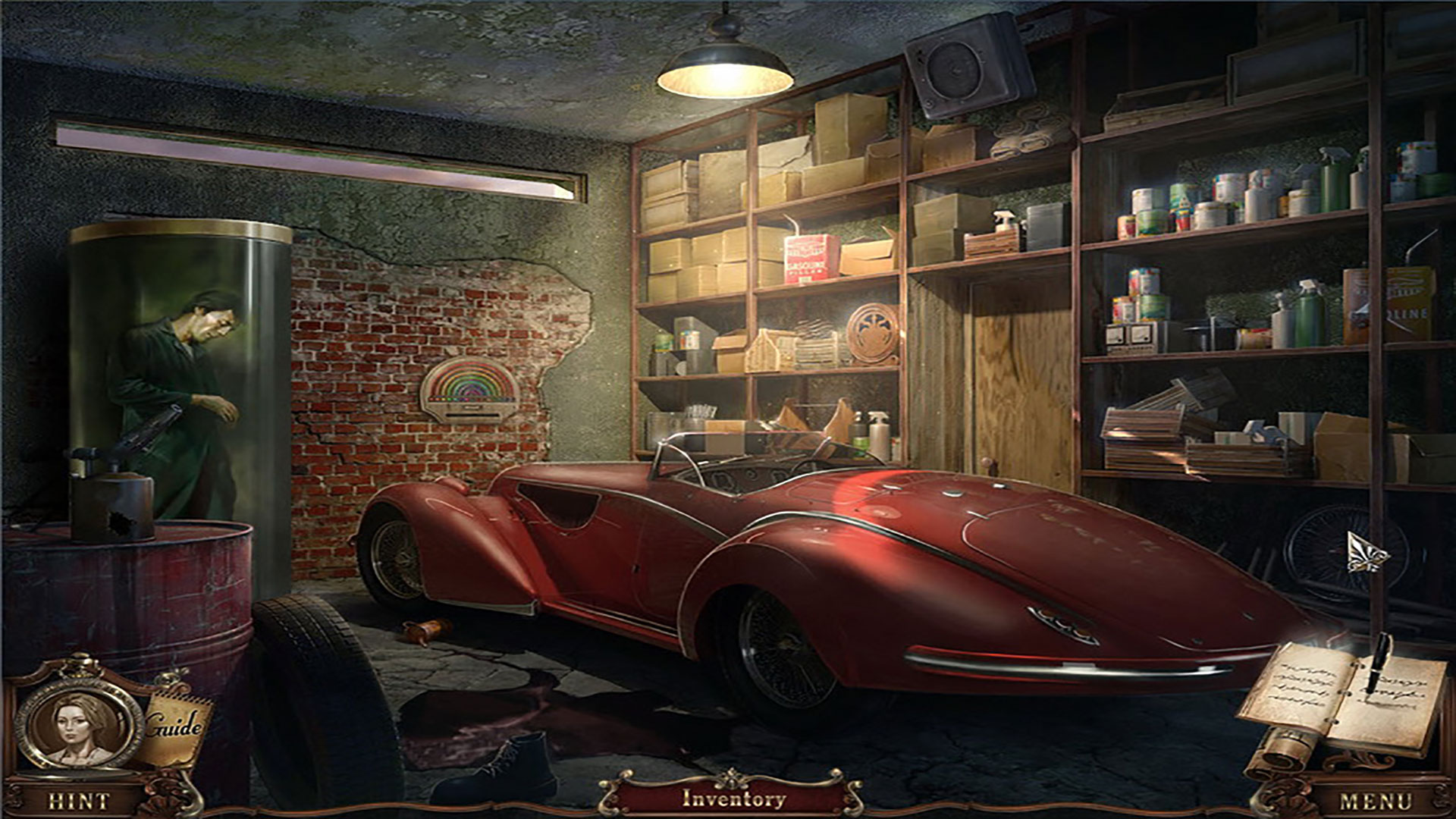Open the MENU button
The width and height of the screenshot is (1456, 819).
click(x=1376, y=801)
